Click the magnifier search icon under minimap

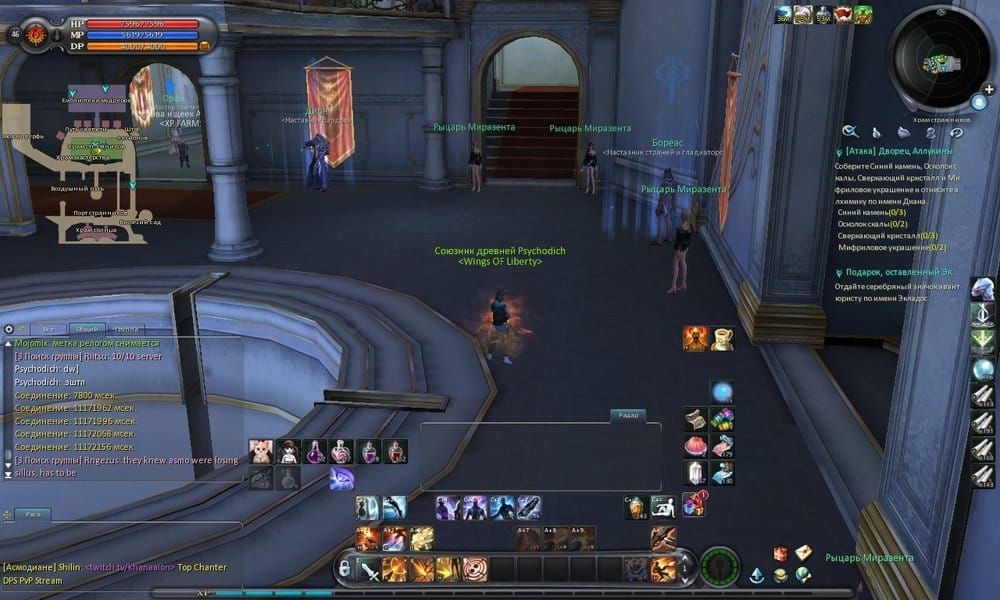[x=850, y=131]
